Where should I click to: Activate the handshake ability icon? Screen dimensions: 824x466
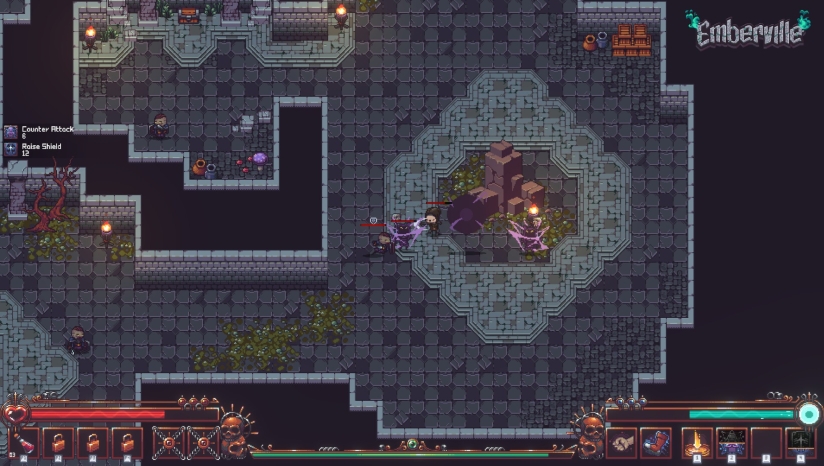coord(623,441)
